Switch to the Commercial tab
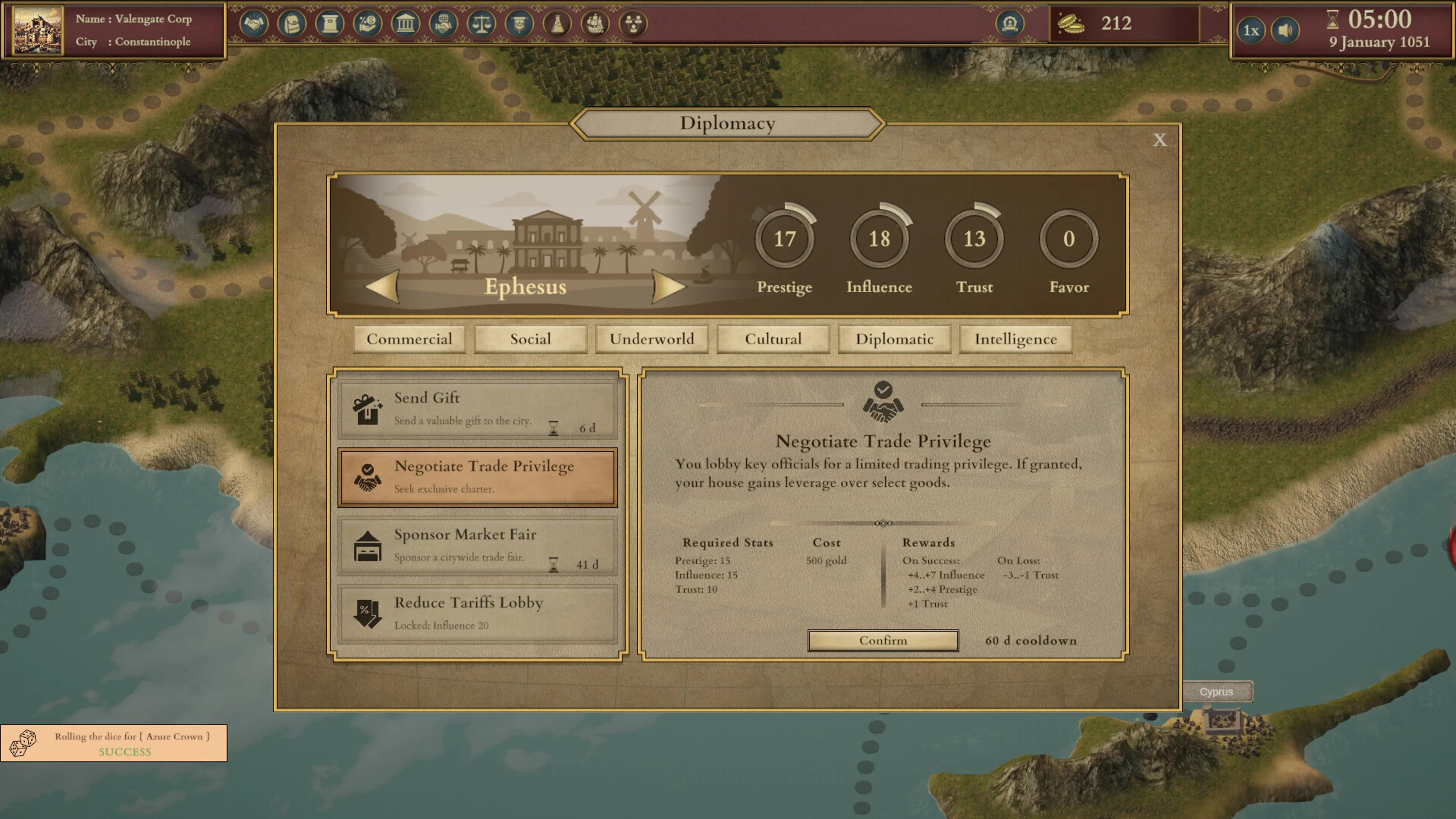 (409, 339)
